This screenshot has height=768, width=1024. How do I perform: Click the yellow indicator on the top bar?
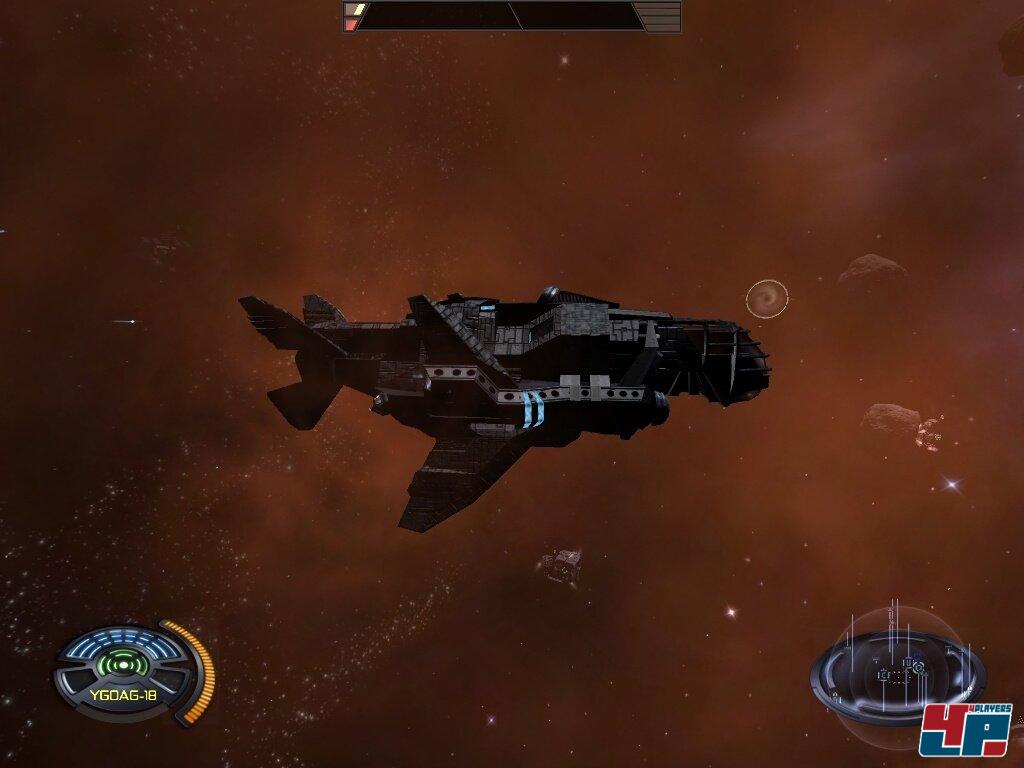(x=353, y=9)
